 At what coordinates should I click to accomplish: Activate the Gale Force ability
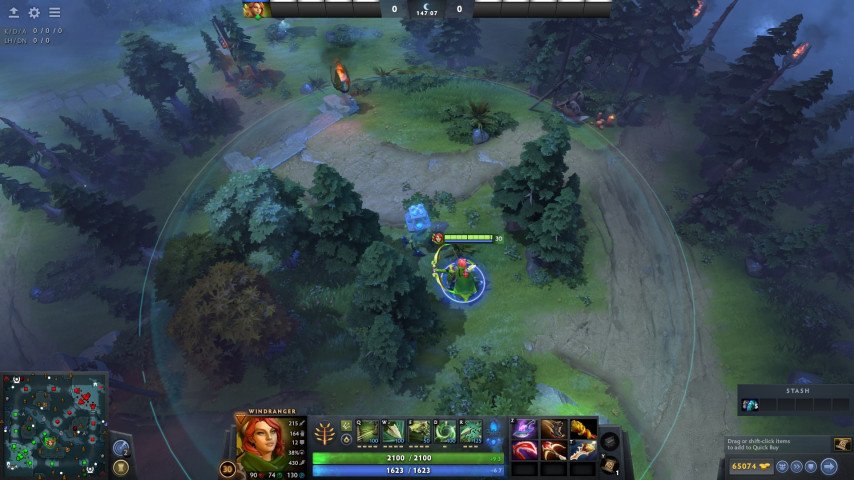445,432
